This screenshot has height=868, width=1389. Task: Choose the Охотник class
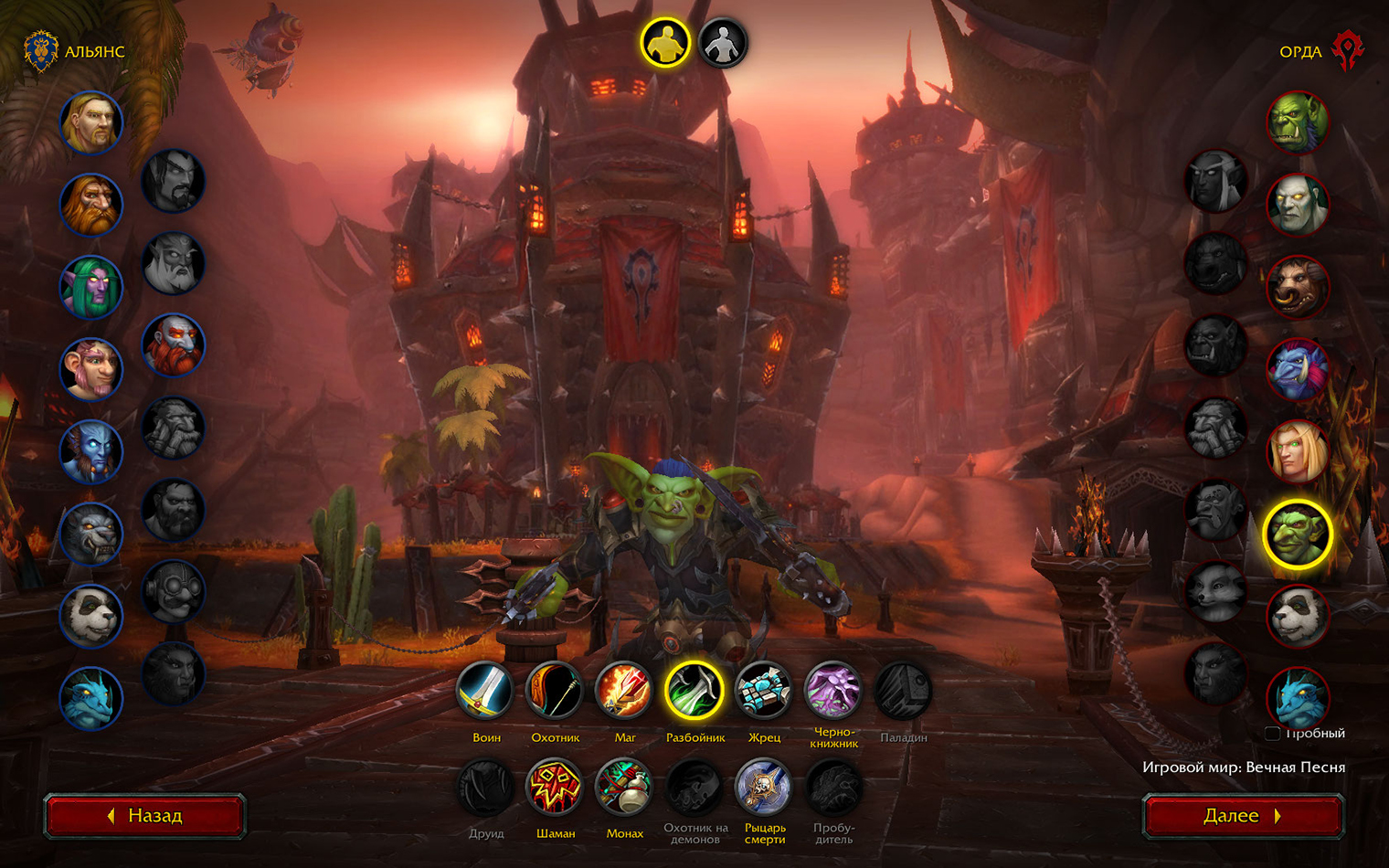pyautogui.click(x=555, y=691)
